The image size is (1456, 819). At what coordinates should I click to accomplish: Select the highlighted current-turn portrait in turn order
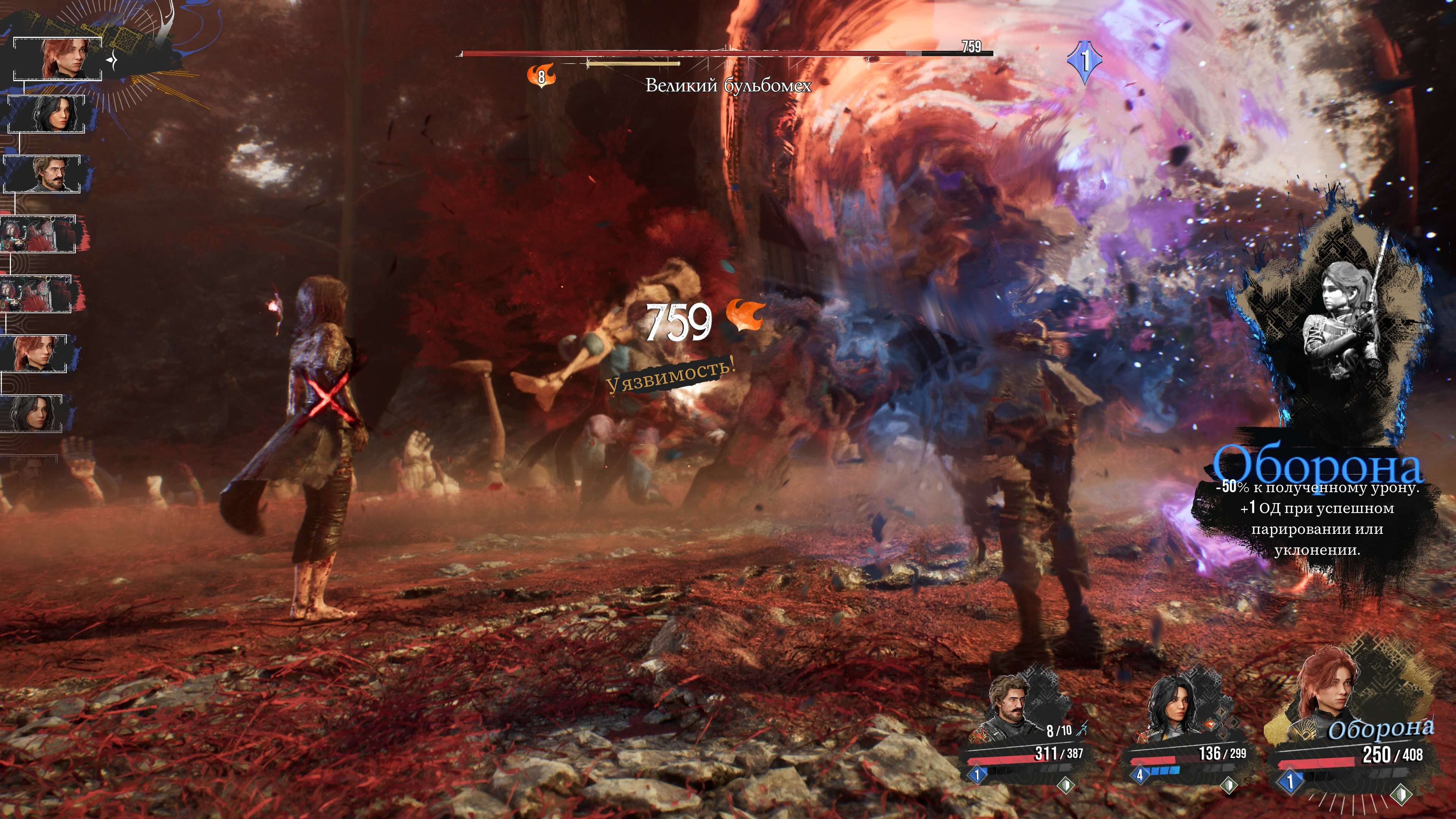(x=58, y=59)
